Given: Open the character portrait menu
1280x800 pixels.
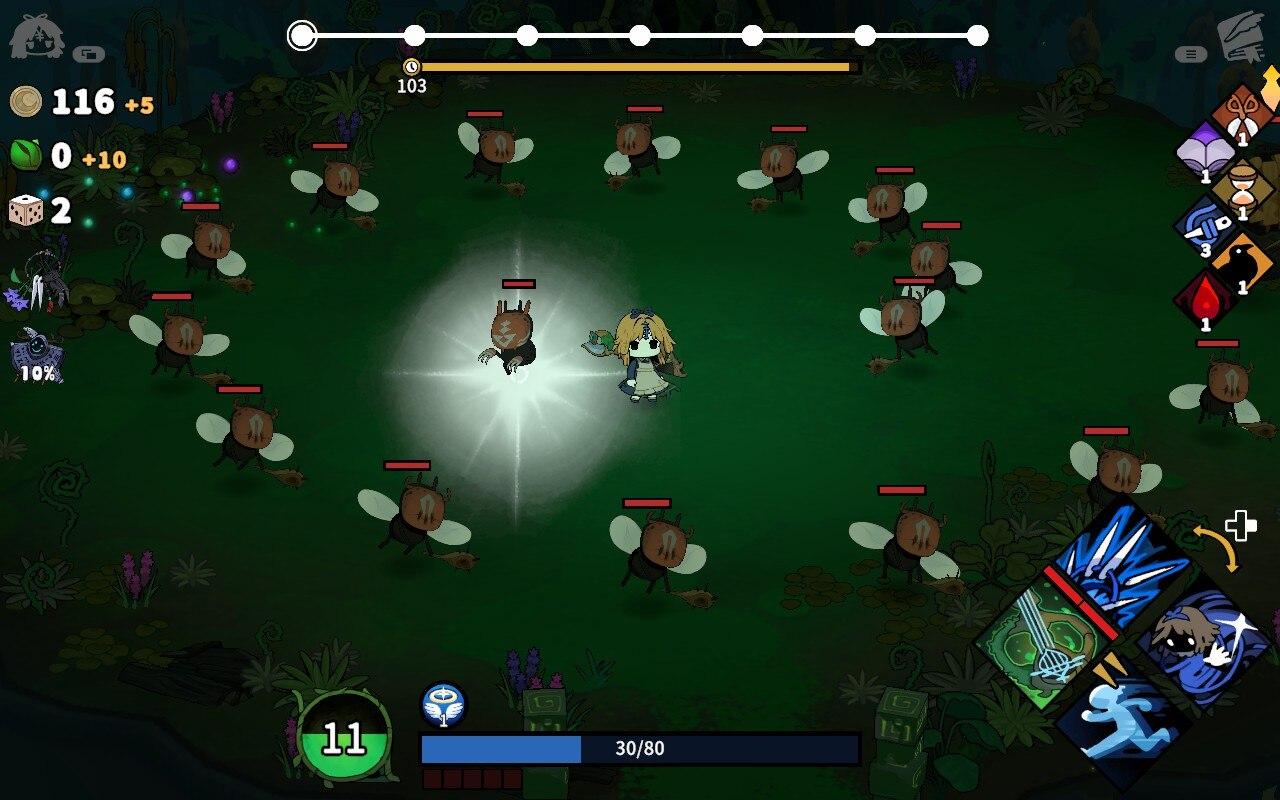Looking at the screenshot, I should click(37, 37).
